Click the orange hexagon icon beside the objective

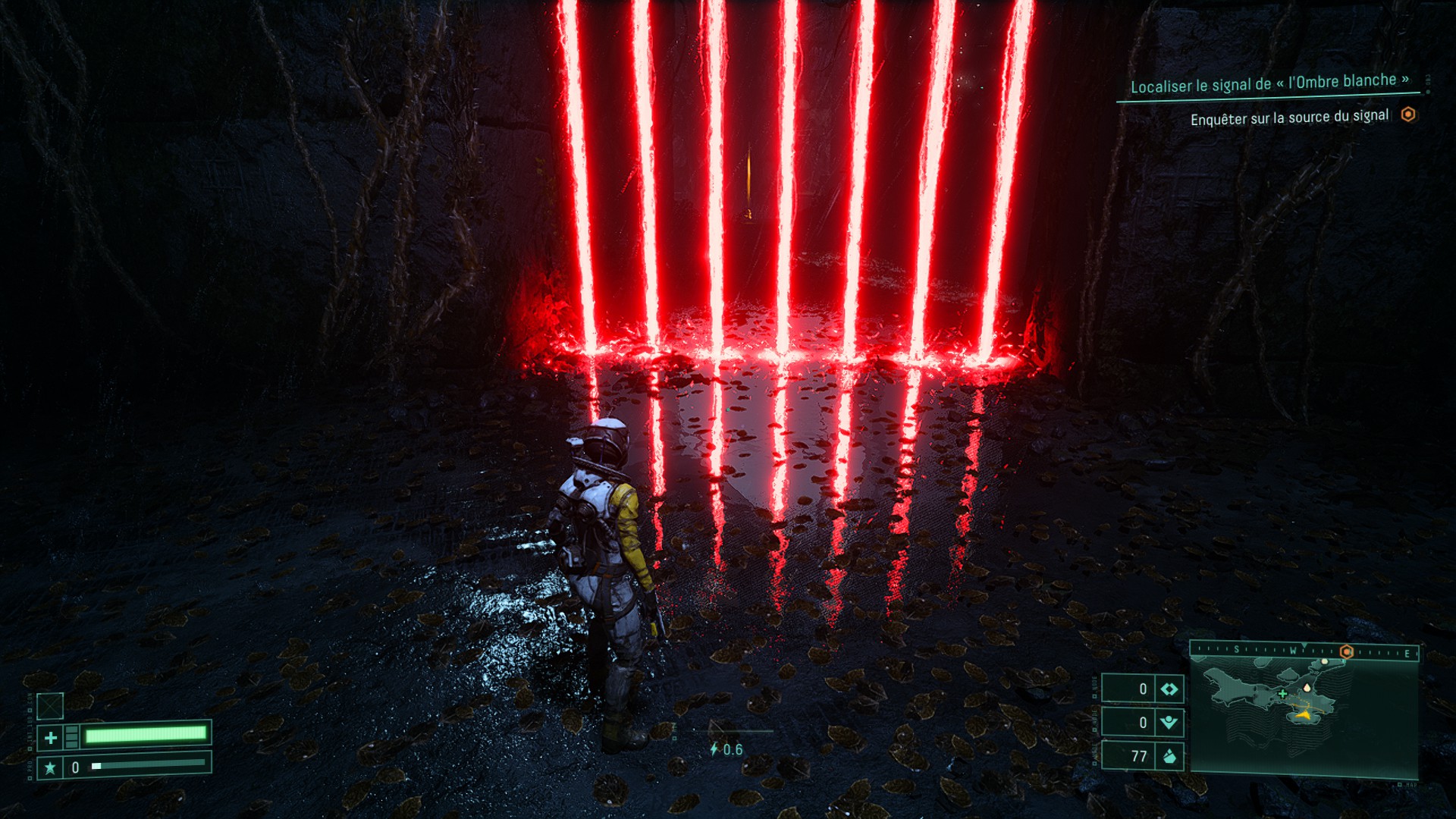coord(1408,115)
